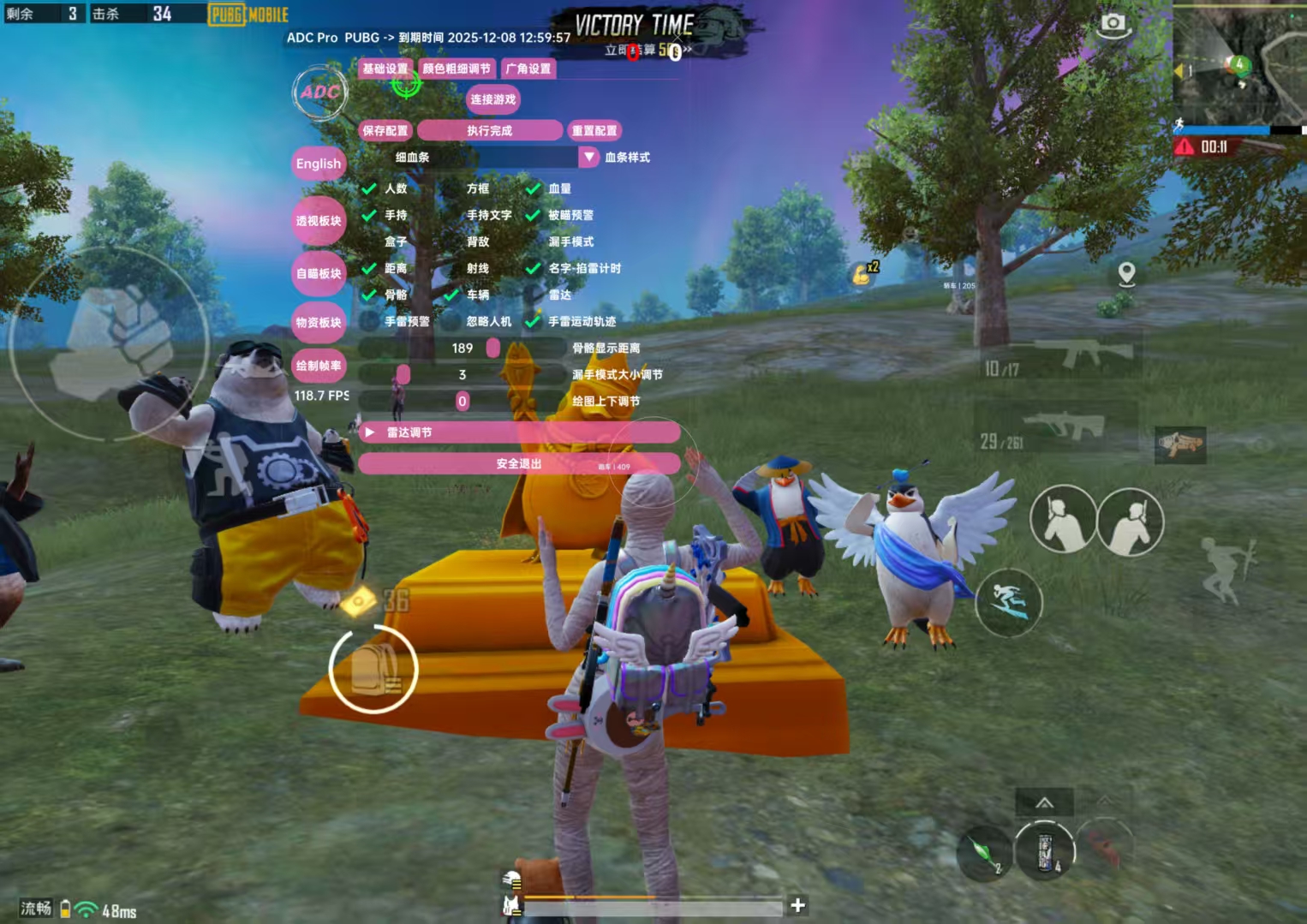
Task: Expand the list above the energy drink
Action: point(1044,802)
